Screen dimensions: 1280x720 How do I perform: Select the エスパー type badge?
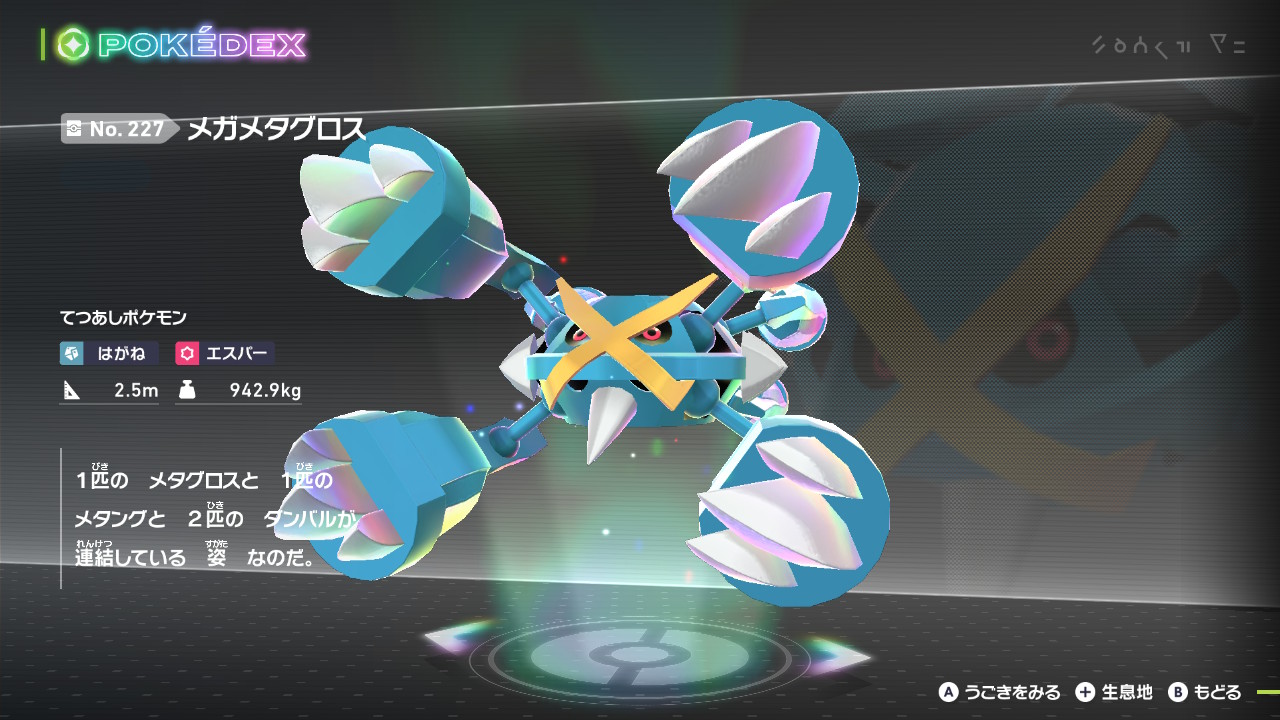click(x=224, y=353)
